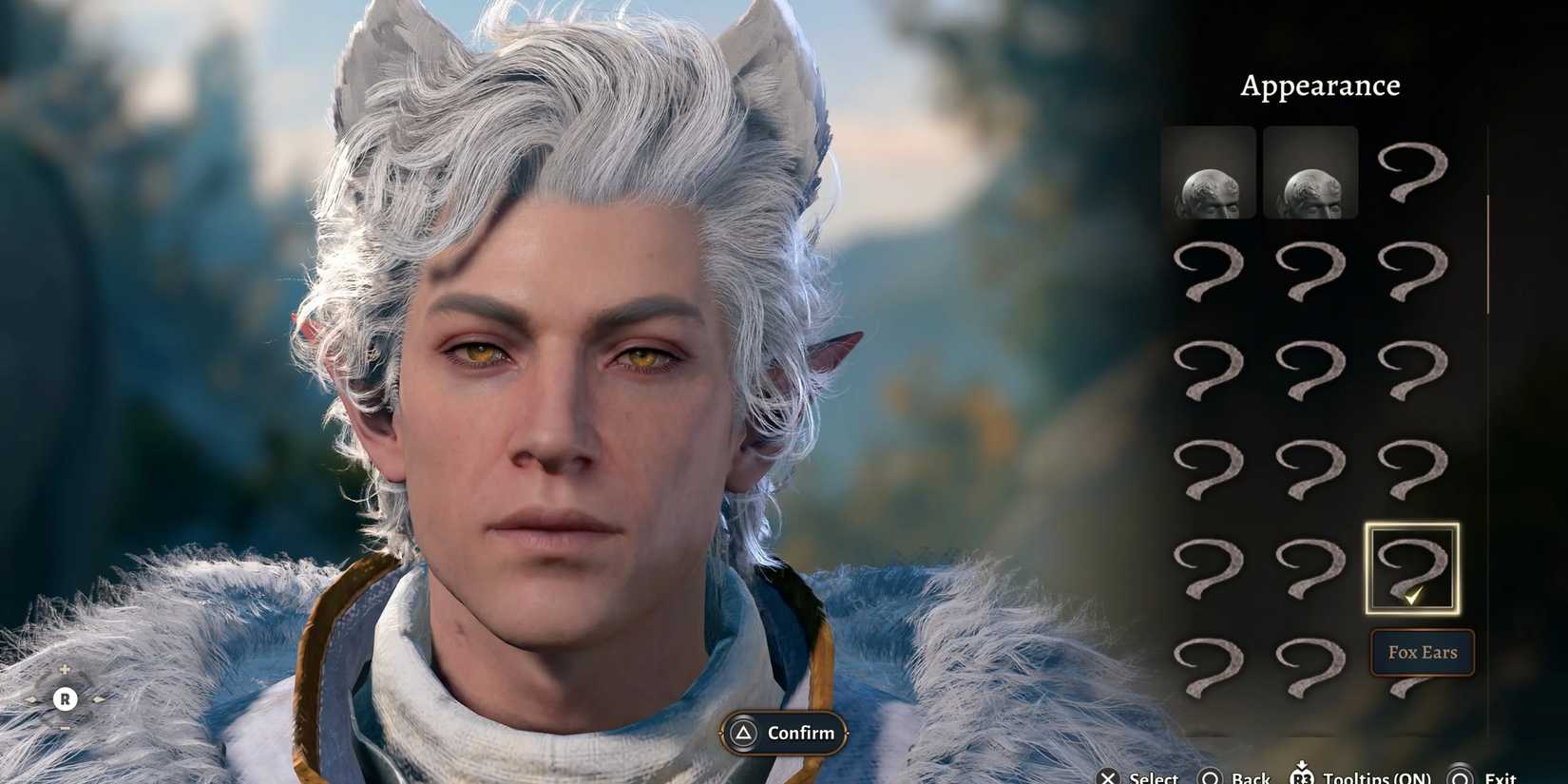The image size is (1568, 784).
Task: Click the Circle Back icon
Action: (x=1208, y=777)
